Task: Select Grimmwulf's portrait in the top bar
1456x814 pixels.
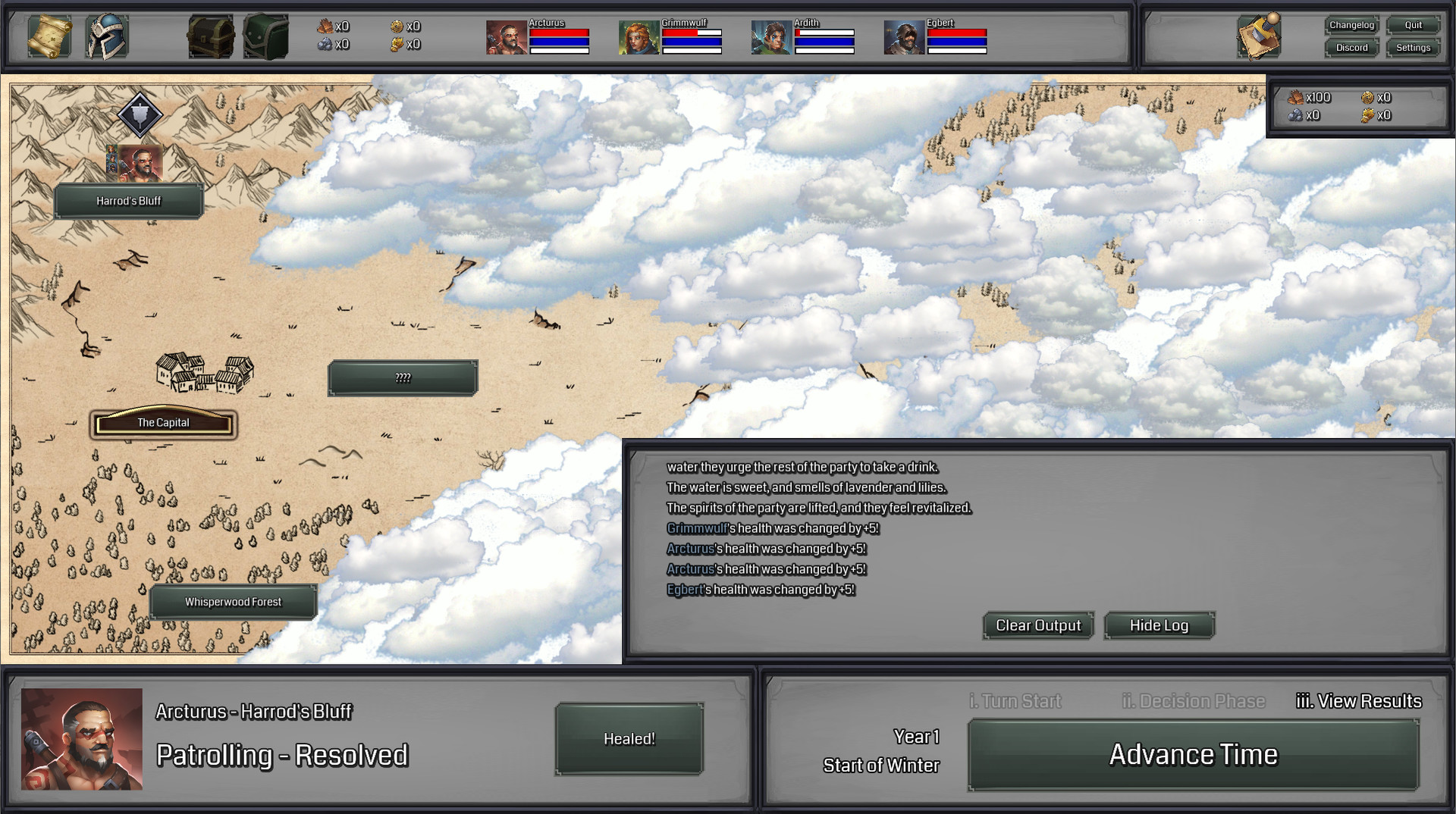Action: (x=637, y=37)
